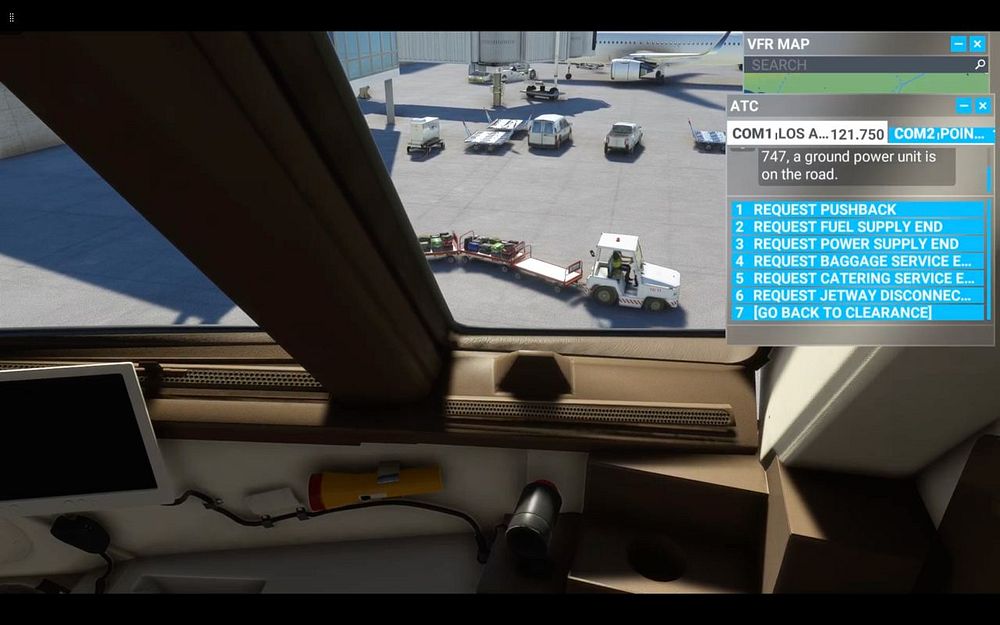Viewport: 1000px width, 625px height.
Task: Click the grip dots handle in top-left corner
Action: coord(11,18)
